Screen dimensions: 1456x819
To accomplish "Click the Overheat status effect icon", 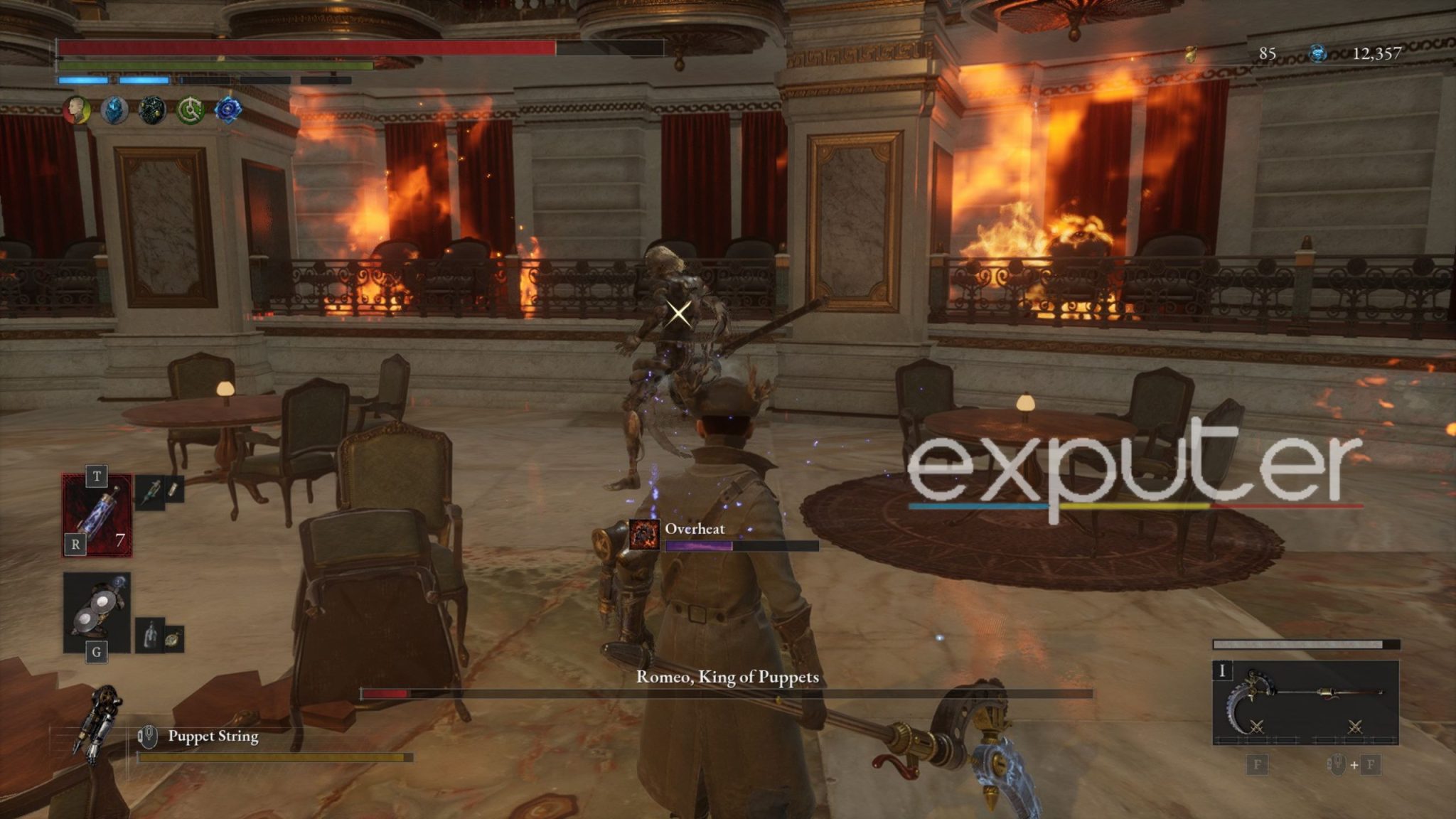I will coord(644,535).
